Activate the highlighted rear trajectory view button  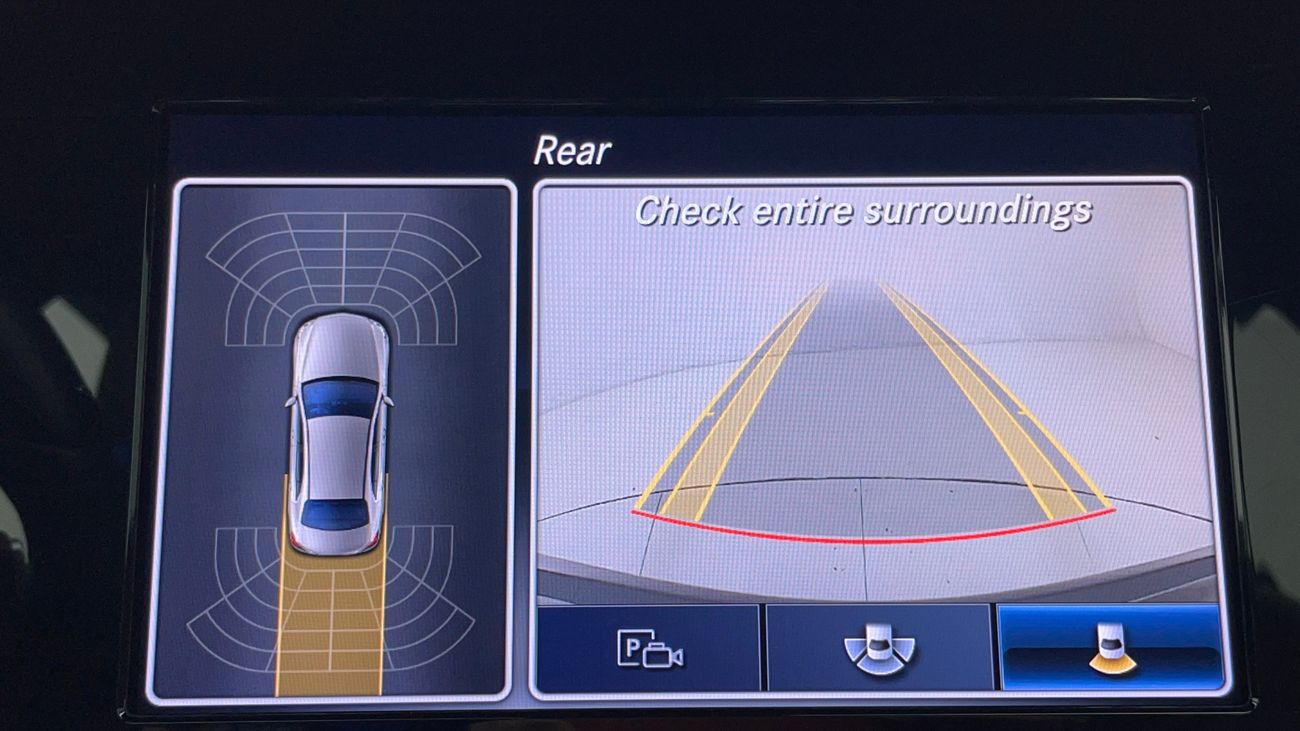point(1110,650)
